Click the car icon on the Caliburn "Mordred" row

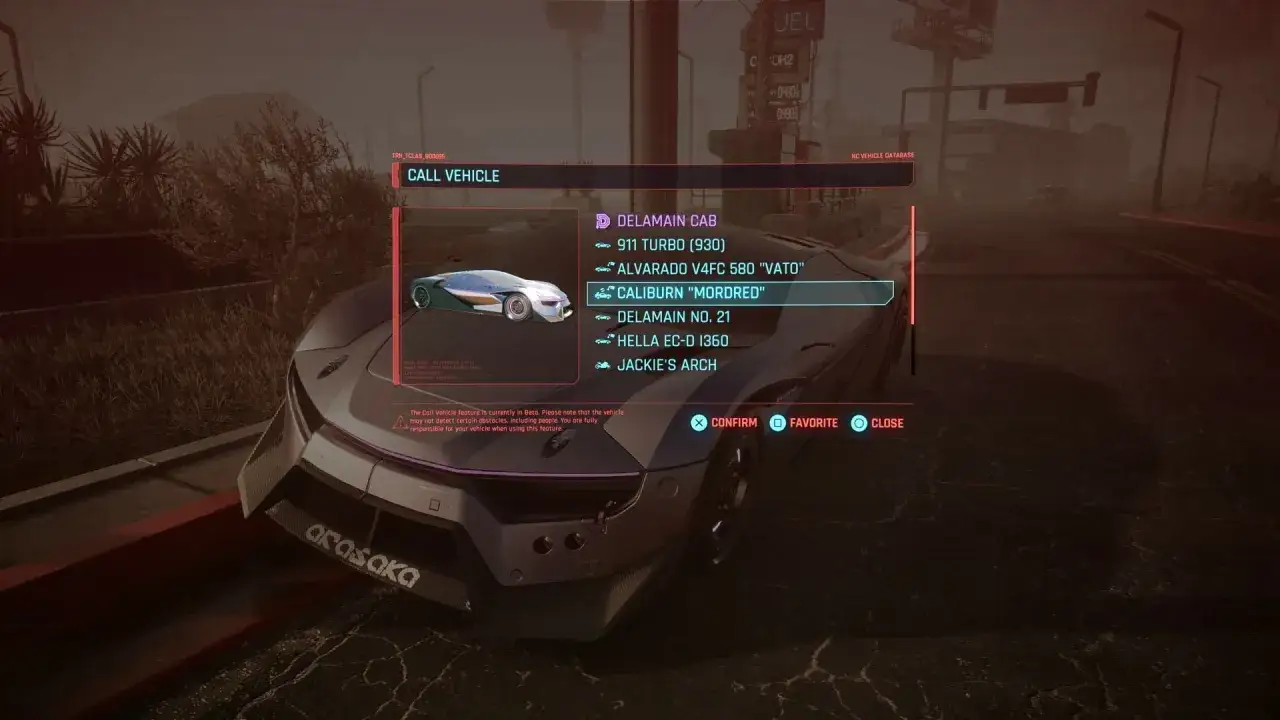(601, 292)
